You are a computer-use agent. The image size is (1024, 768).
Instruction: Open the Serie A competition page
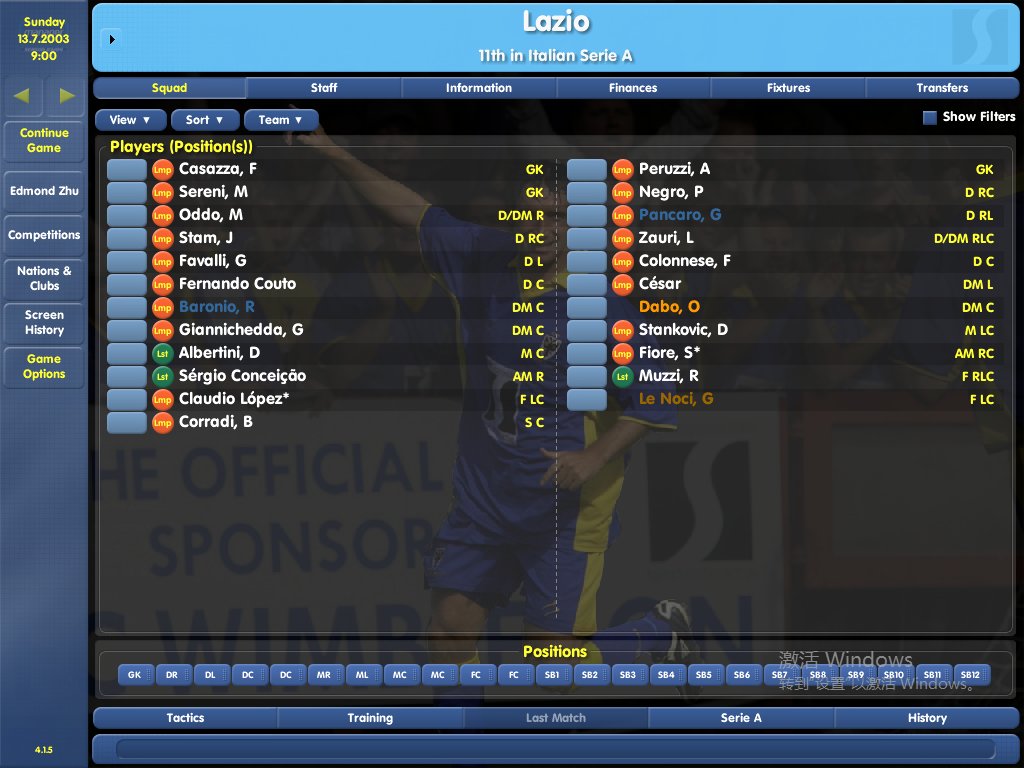741,718
